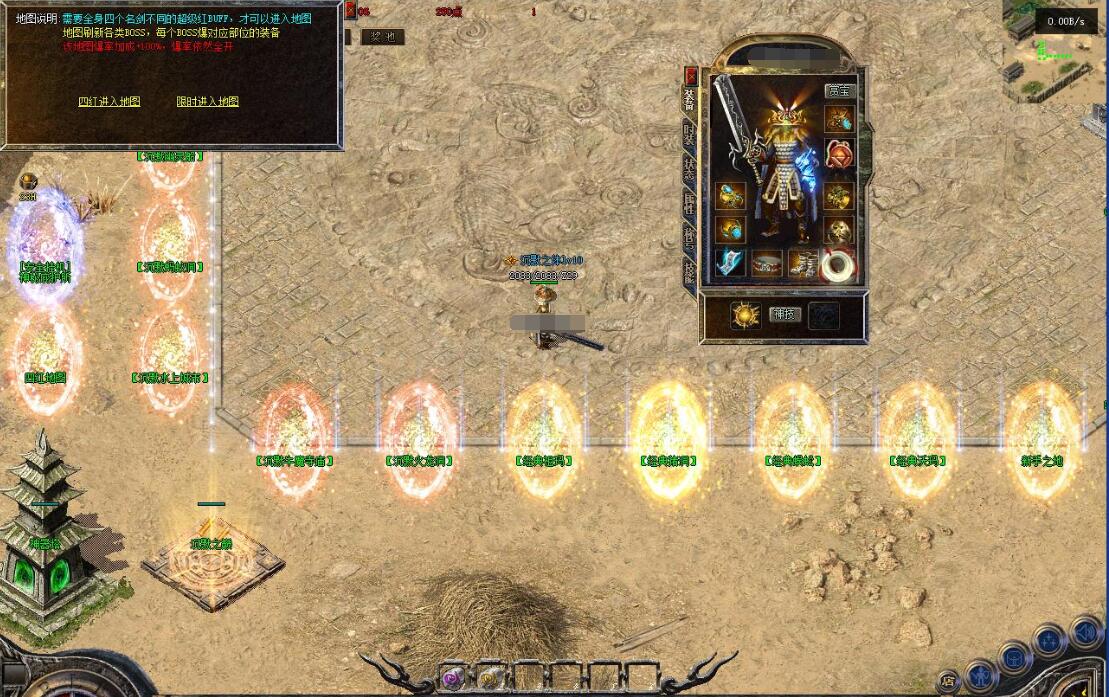Switch to the 时装 tab

690,136
